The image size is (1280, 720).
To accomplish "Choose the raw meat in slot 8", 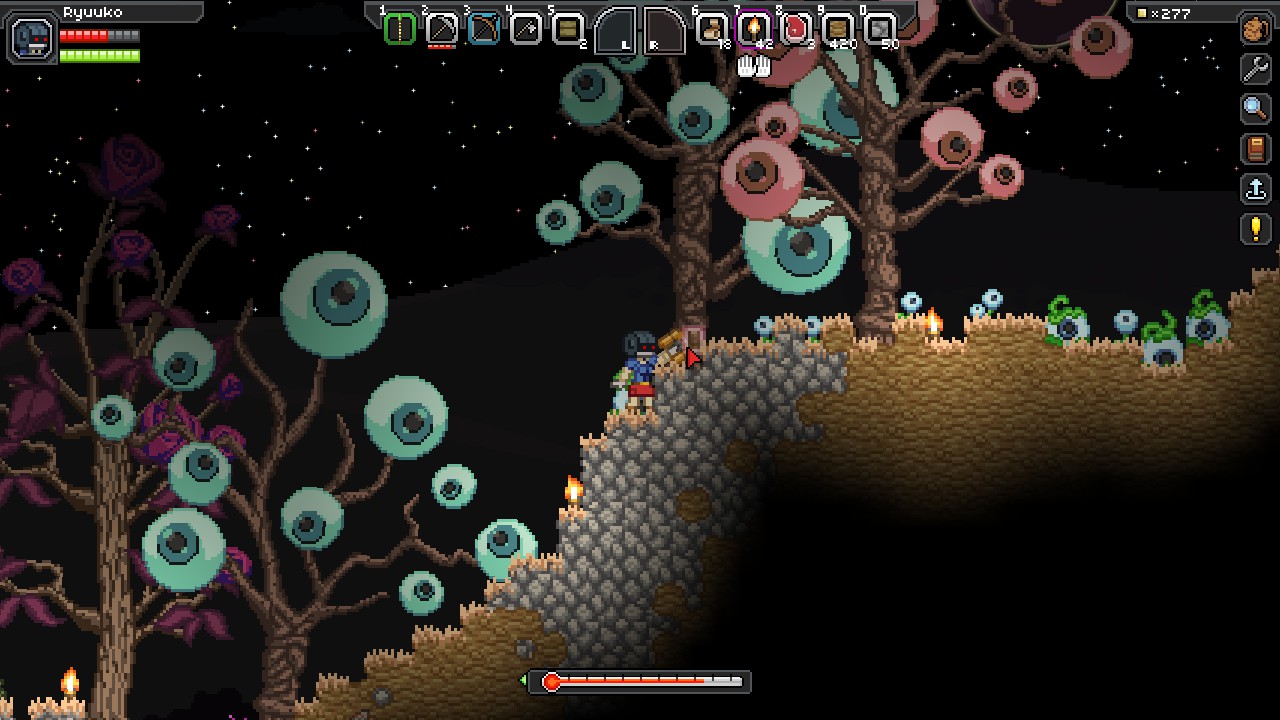I will (x=795, y=29).
